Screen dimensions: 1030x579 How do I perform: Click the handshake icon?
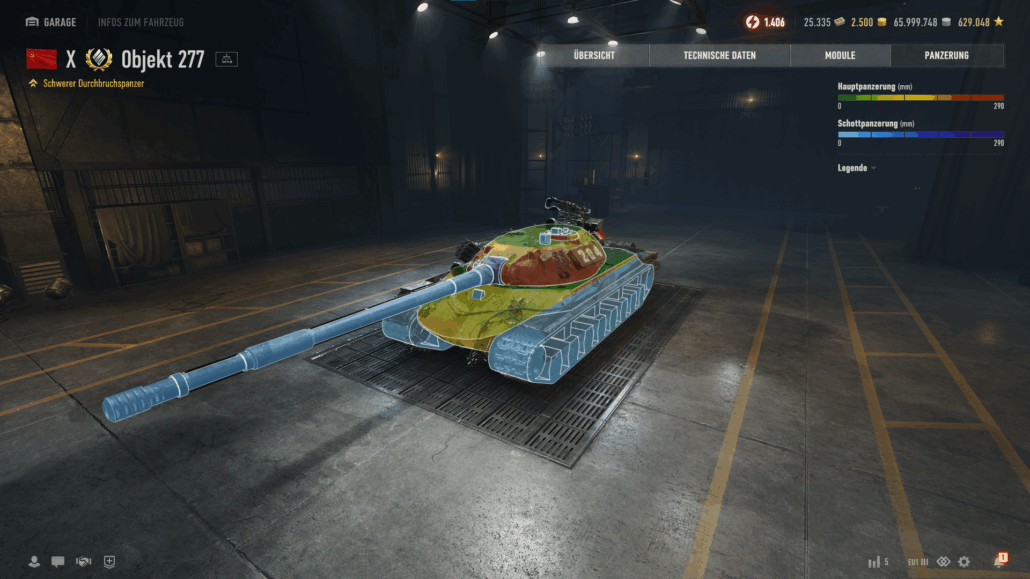[x=84, y=562]
